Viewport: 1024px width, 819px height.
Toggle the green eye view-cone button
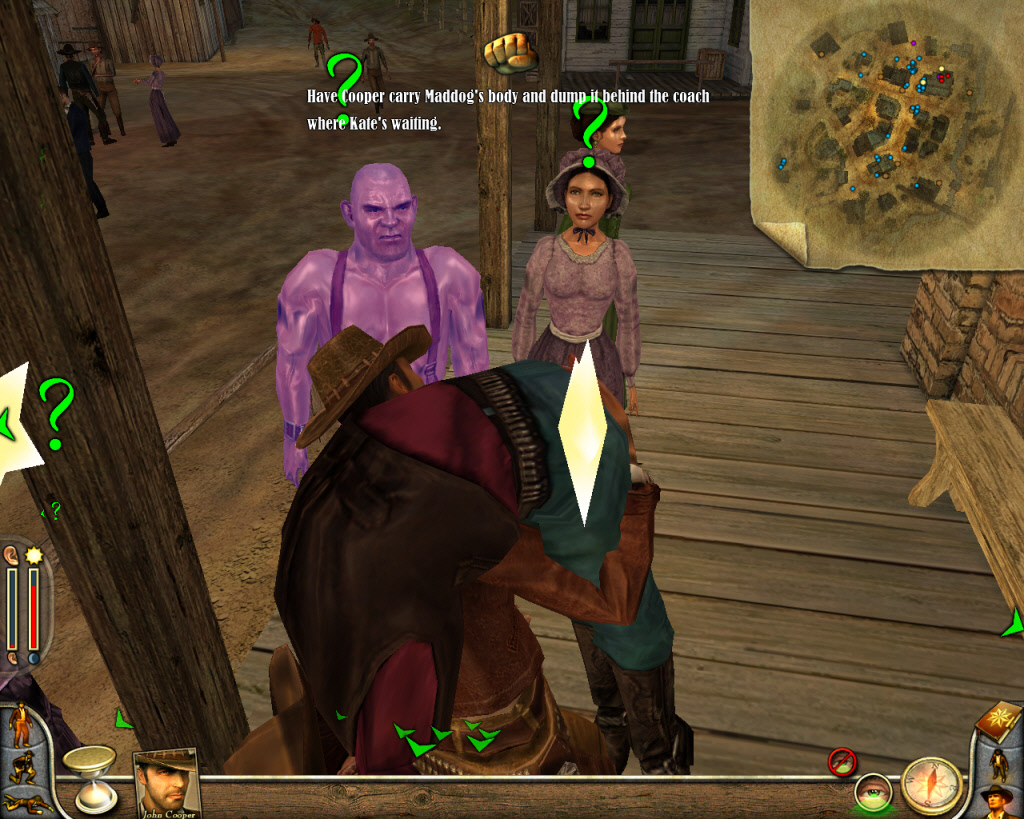click(872, 794)
